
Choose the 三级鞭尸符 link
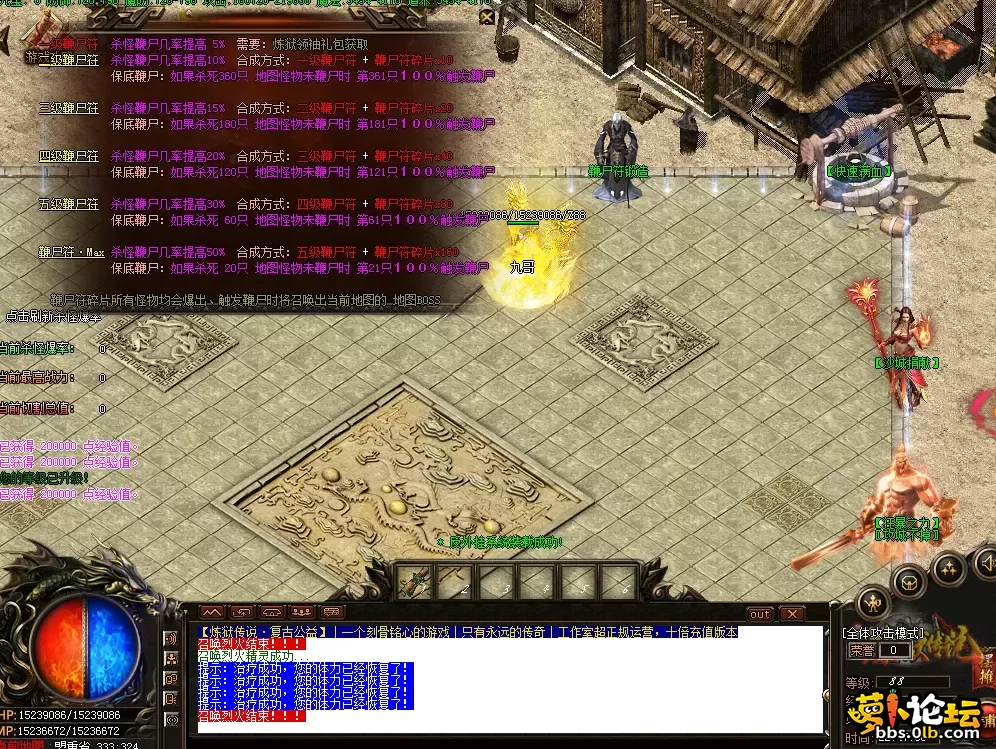68,108
